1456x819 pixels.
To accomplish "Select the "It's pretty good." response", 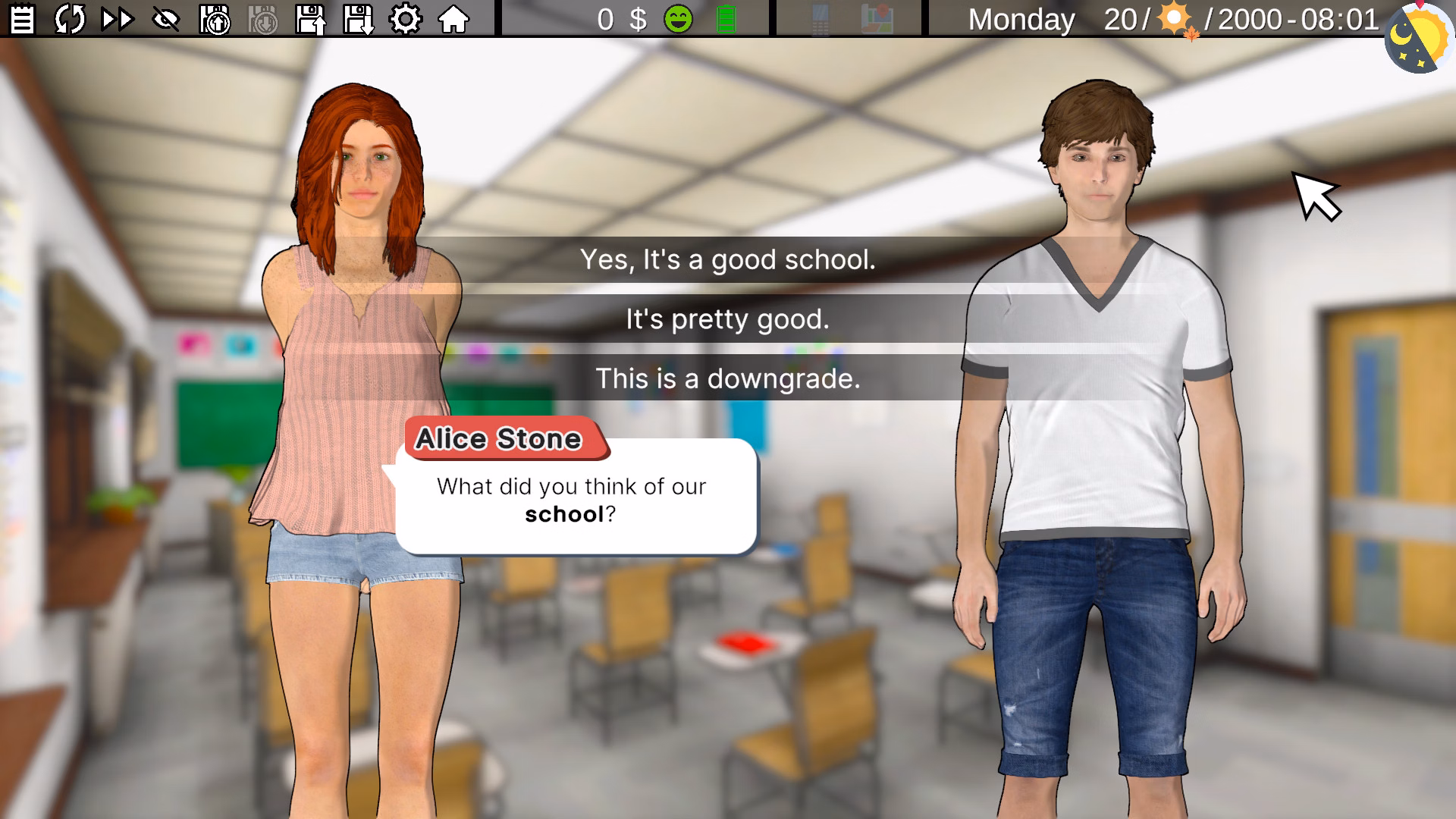I will 728,320.
